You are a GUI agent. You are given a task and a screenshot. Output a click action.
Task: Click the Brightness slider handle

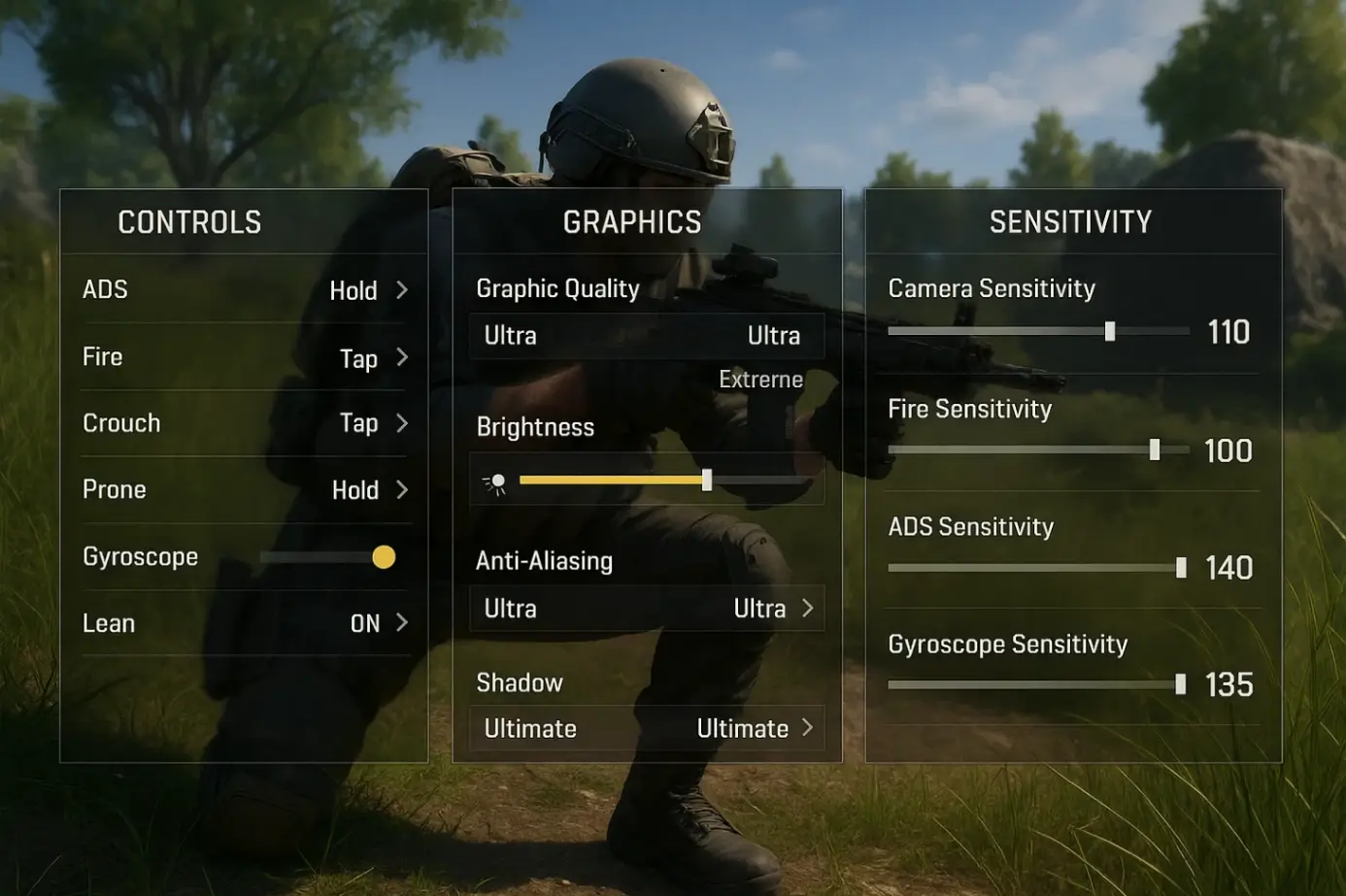[707, 480]
